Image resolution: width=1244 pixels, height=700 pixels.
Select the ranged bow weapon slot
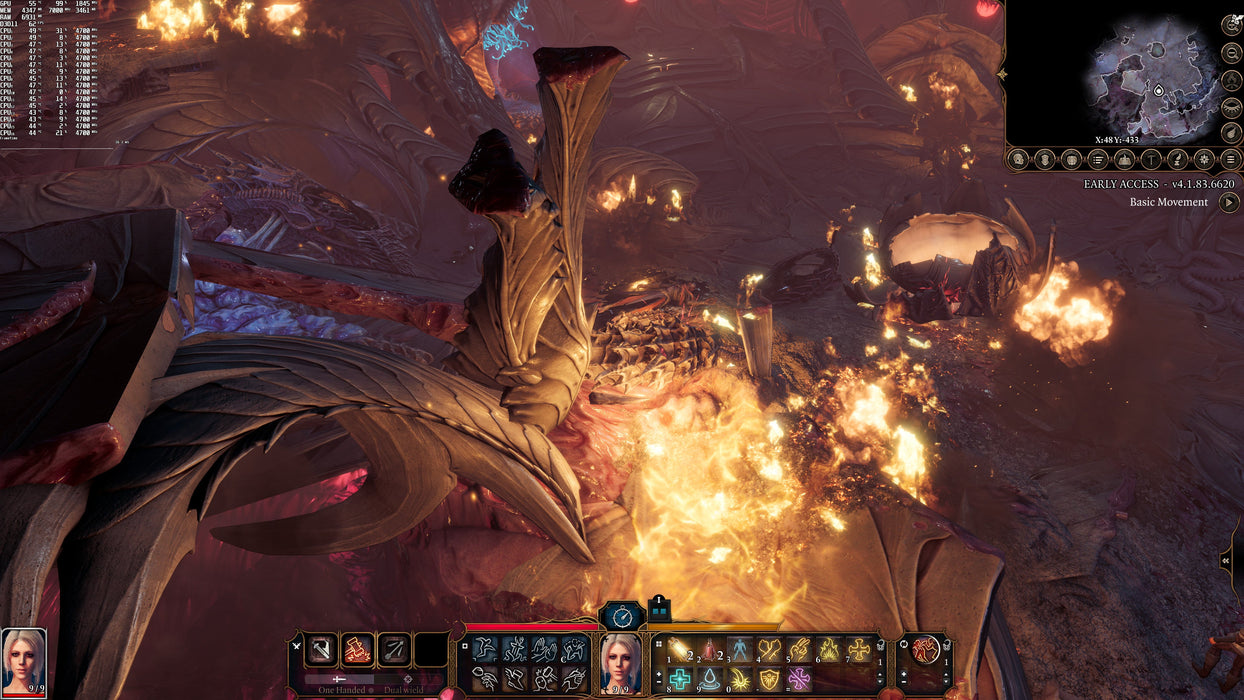[393, 649]
